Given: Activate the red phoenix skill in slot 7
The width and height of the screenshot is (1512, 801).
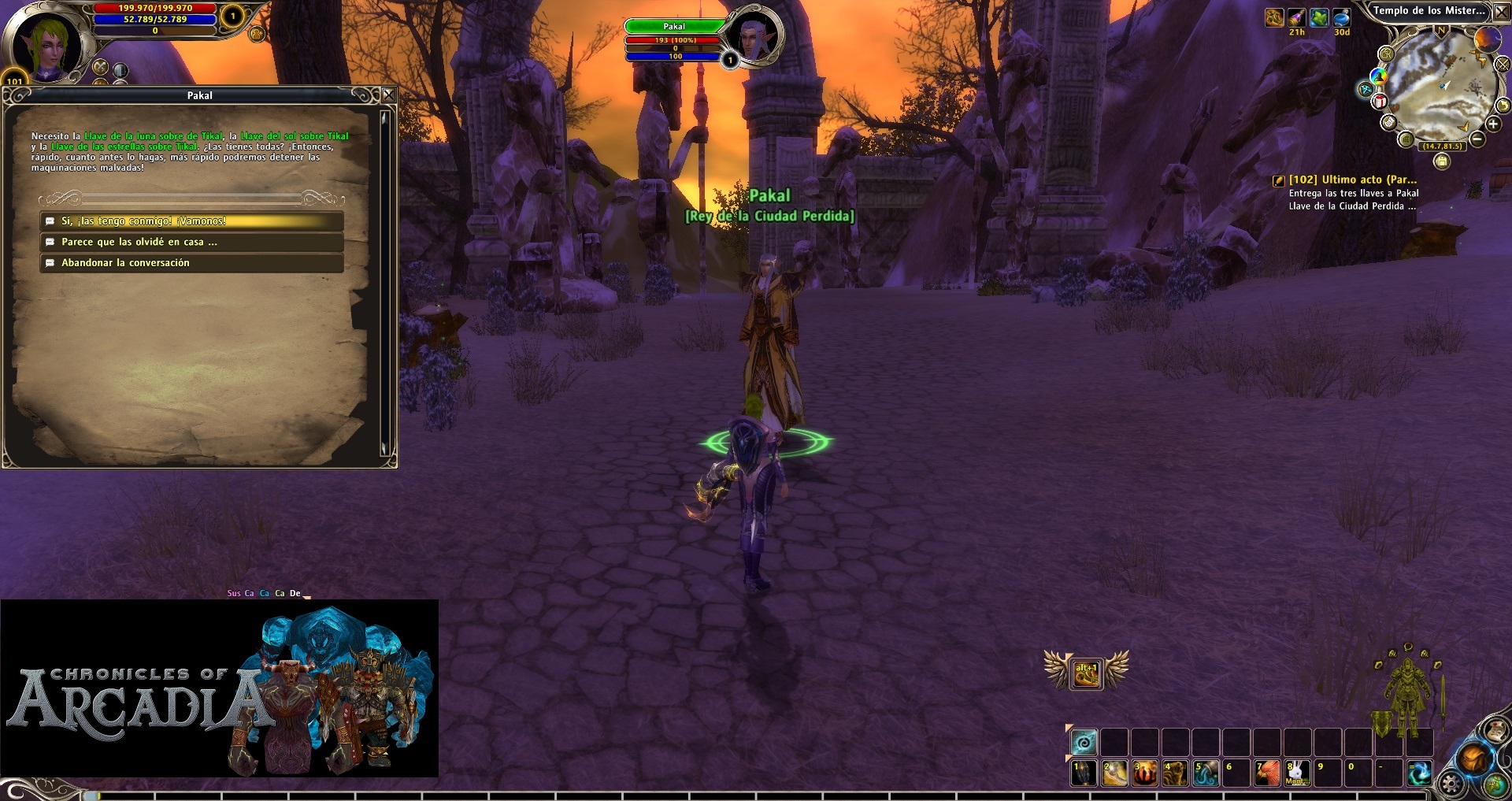Looking at the screenshot, I should [x=1266, y=773].
